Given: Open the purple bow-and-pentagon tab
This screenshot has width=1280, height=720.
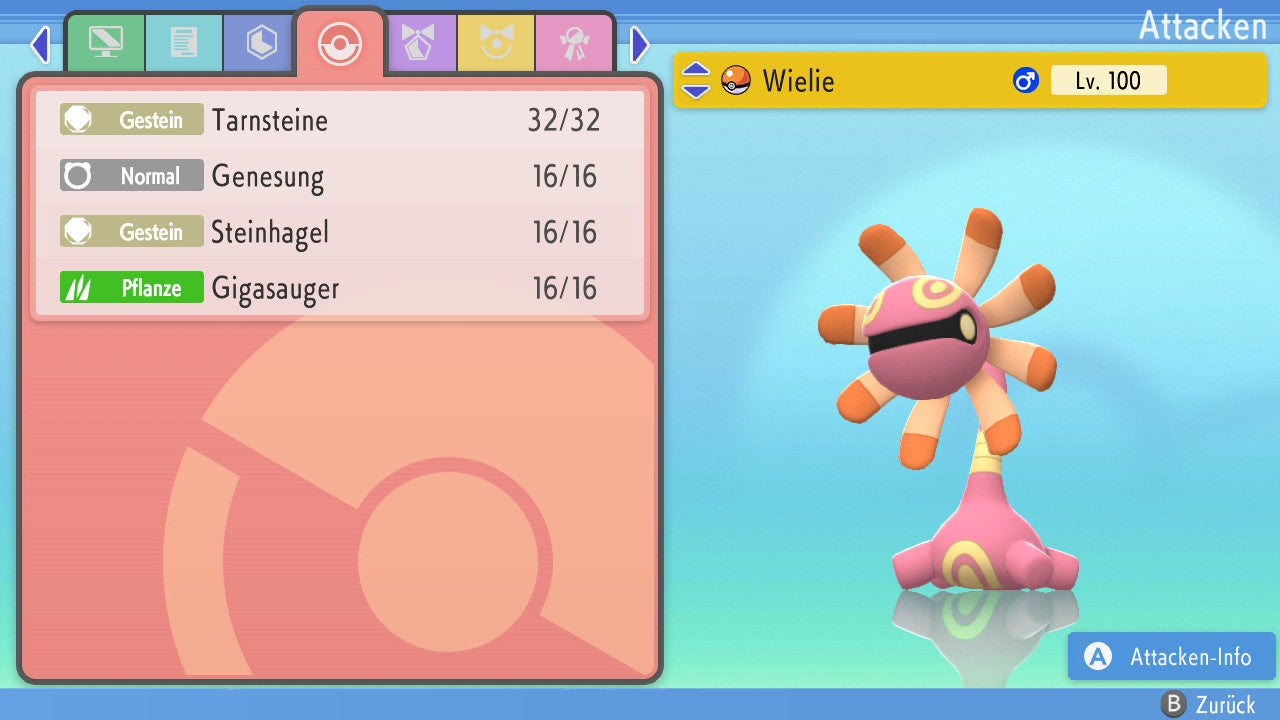Looking at the screenshot, I should 417,43.
